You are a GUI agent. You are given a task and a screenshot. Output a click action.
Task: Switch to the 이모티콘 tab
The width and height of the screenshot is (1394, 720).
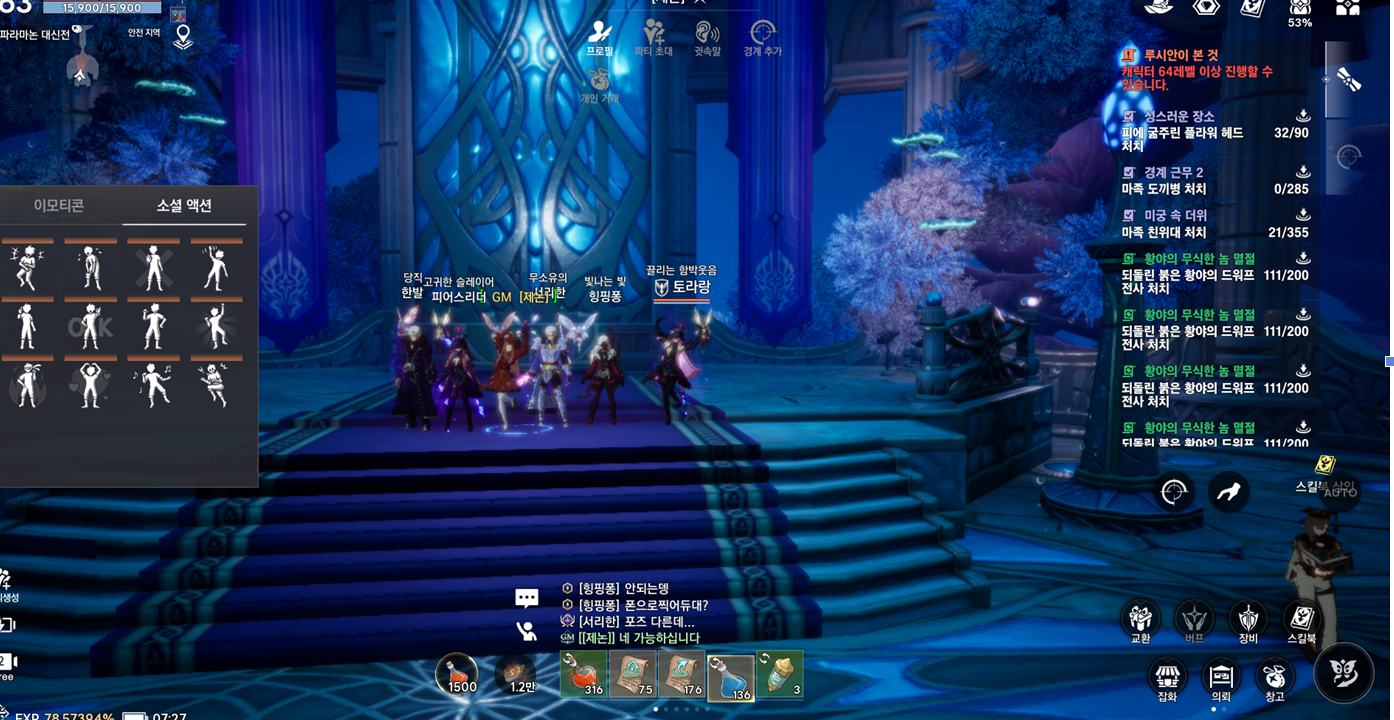click(x=59, y=206)
